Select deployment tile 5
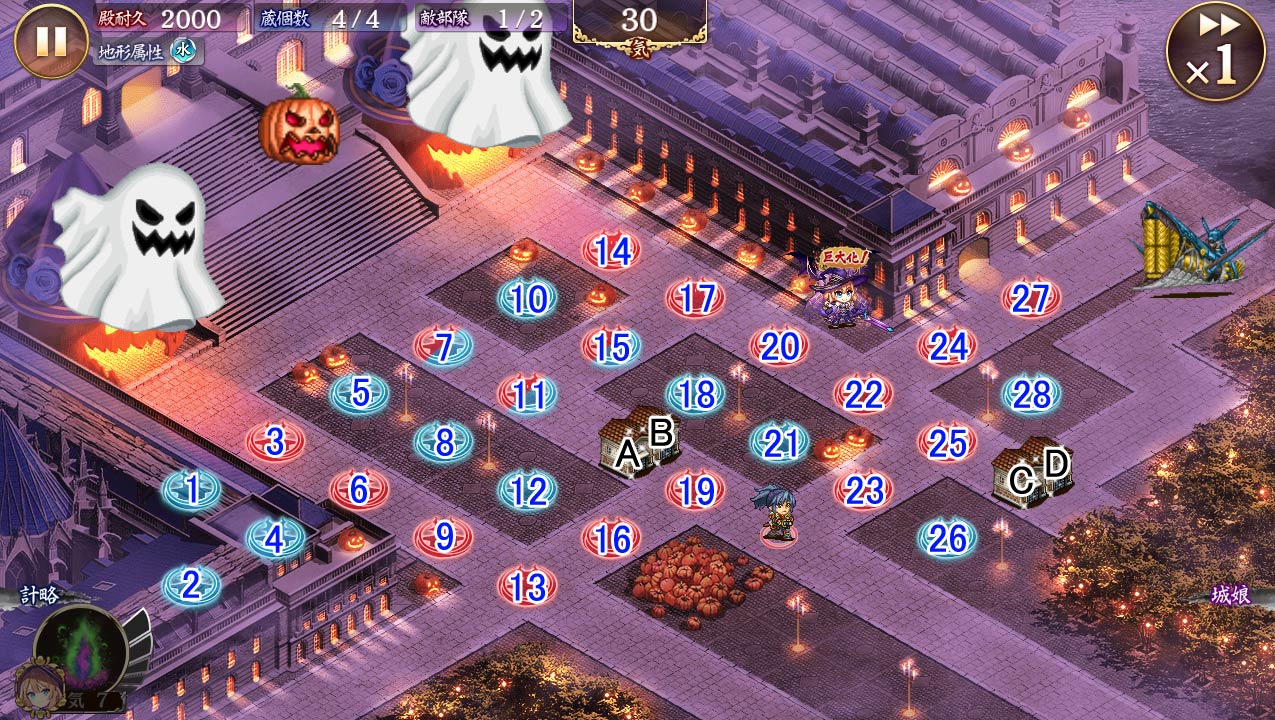This screenshot has height=720, width=1275. (359, 394)
